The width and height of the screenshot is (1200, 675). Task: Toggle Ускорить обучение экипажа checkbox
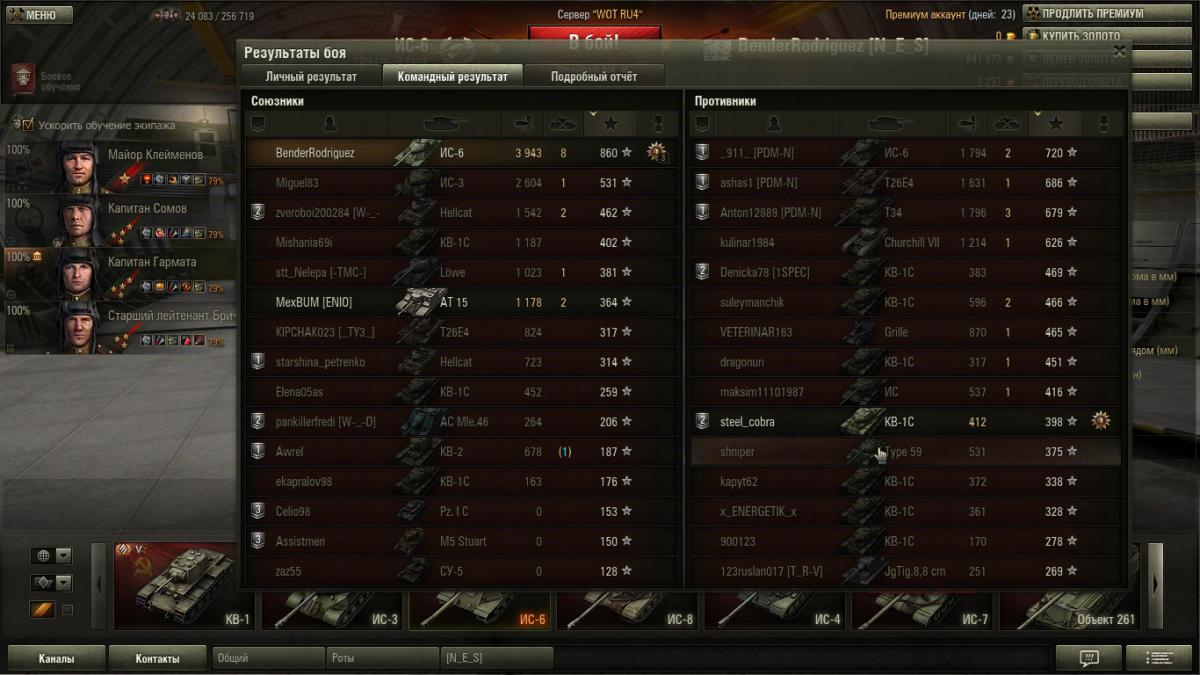coord(28,125)
